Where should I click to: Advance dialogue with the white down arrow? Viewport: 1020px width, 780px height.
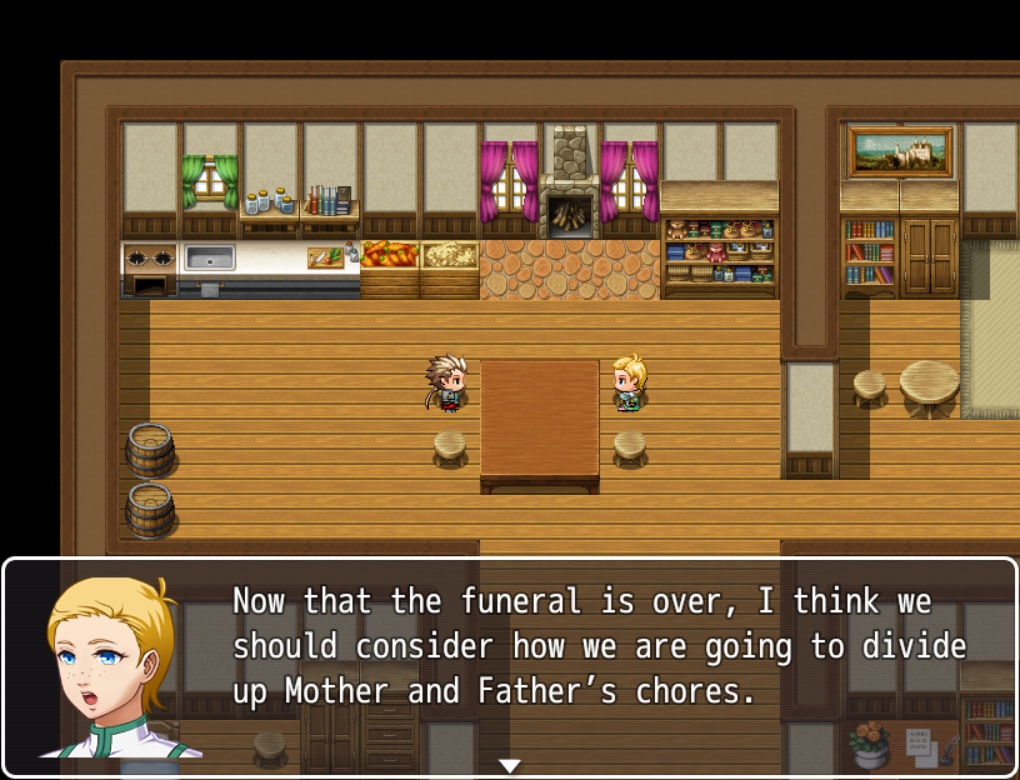[510, 766]
